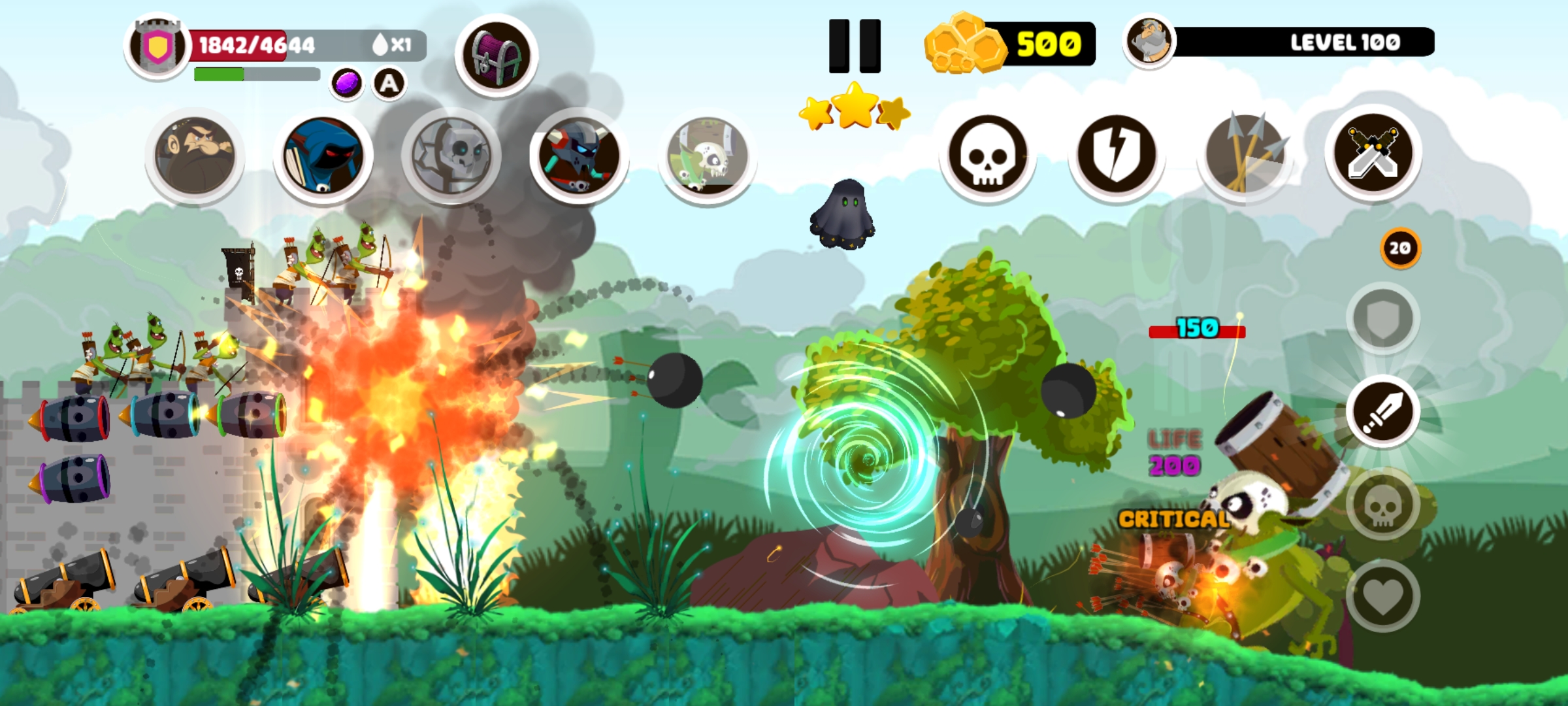Image resolution: width=1568 pixels, height=706 pixels.
Task: Trigger the lightning shield ability
Action: (1117, 156)
